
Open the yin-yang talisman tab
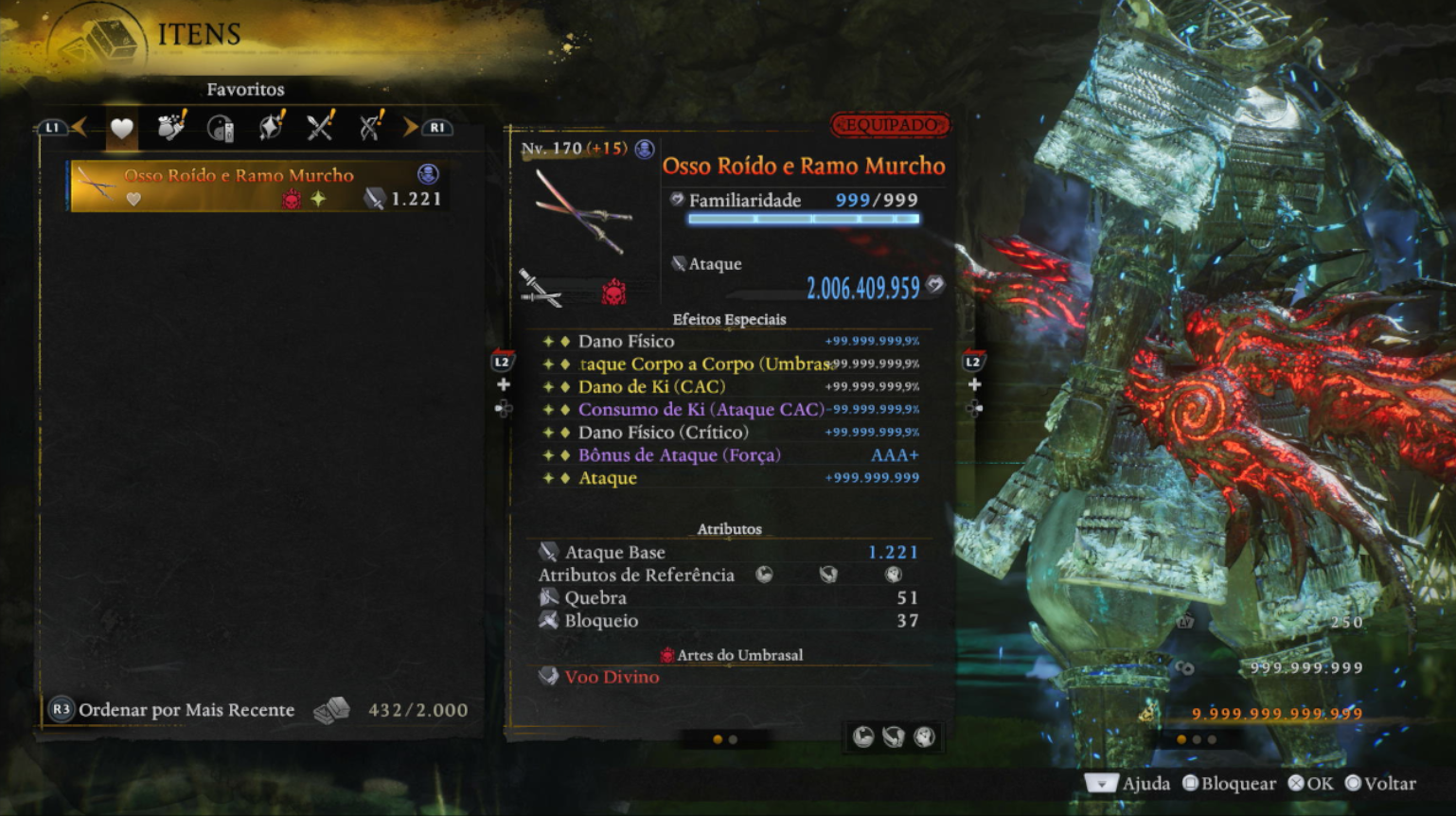click(x=221, y=128)
